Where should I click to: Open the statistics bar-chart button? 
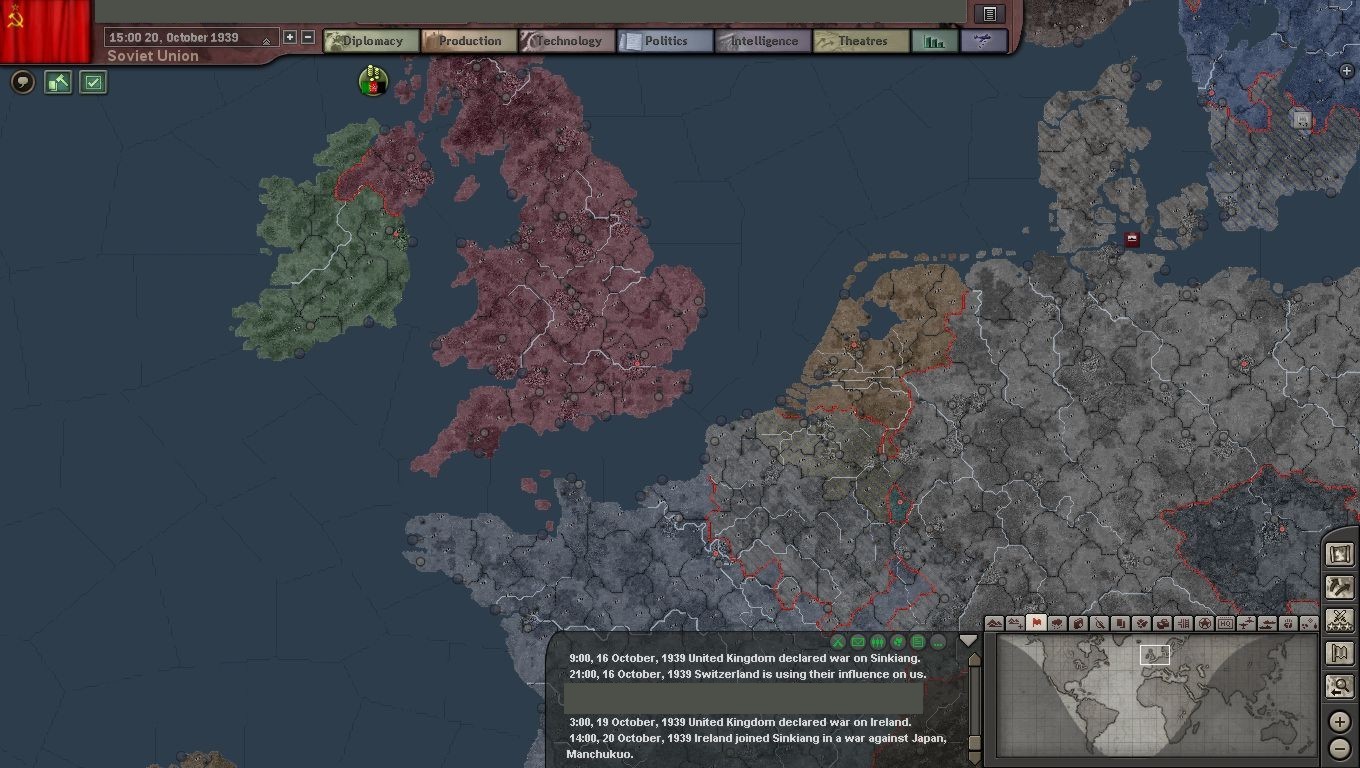pos(935,41)
